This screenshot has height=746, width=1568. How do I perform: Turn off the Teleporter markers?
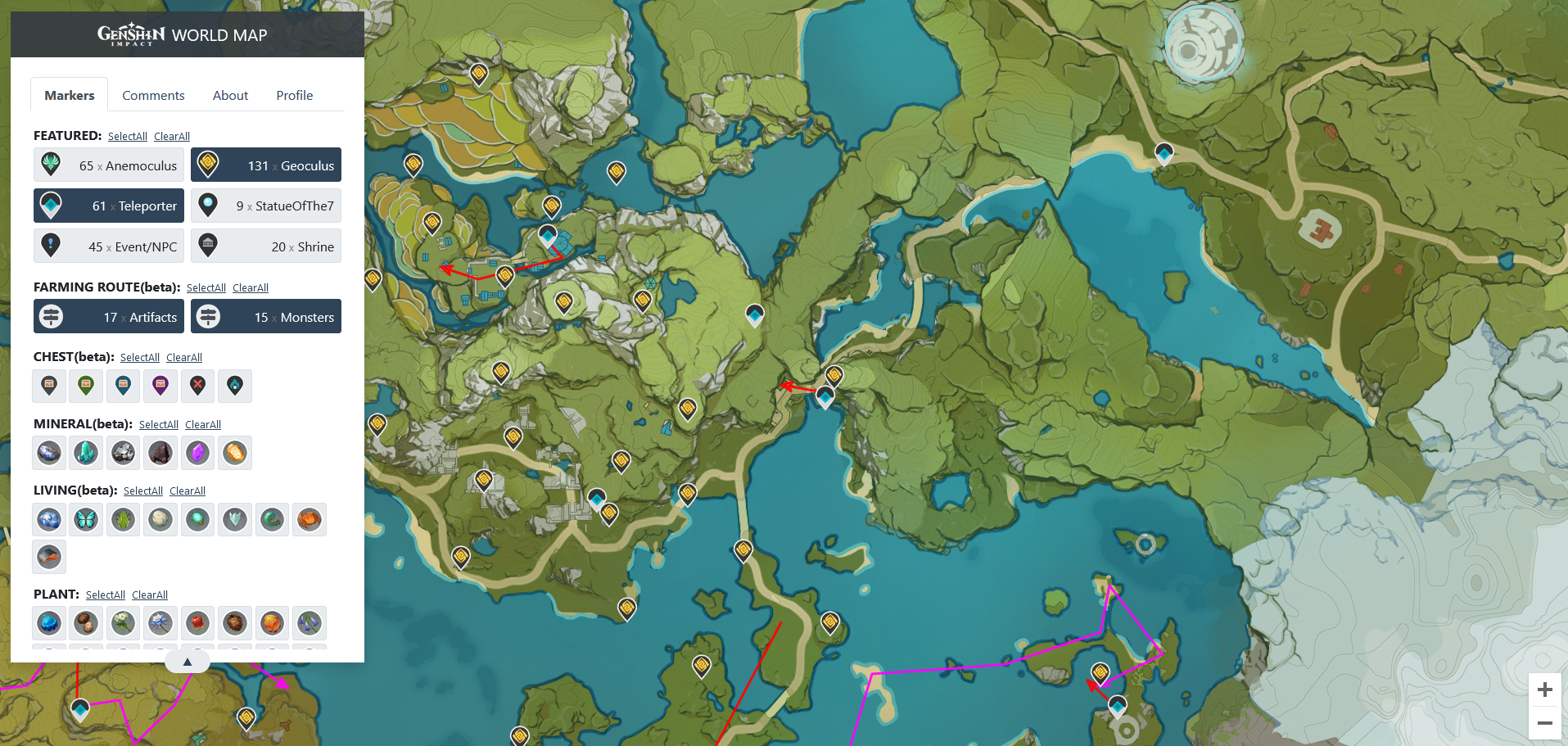click(x=108, y=206)
